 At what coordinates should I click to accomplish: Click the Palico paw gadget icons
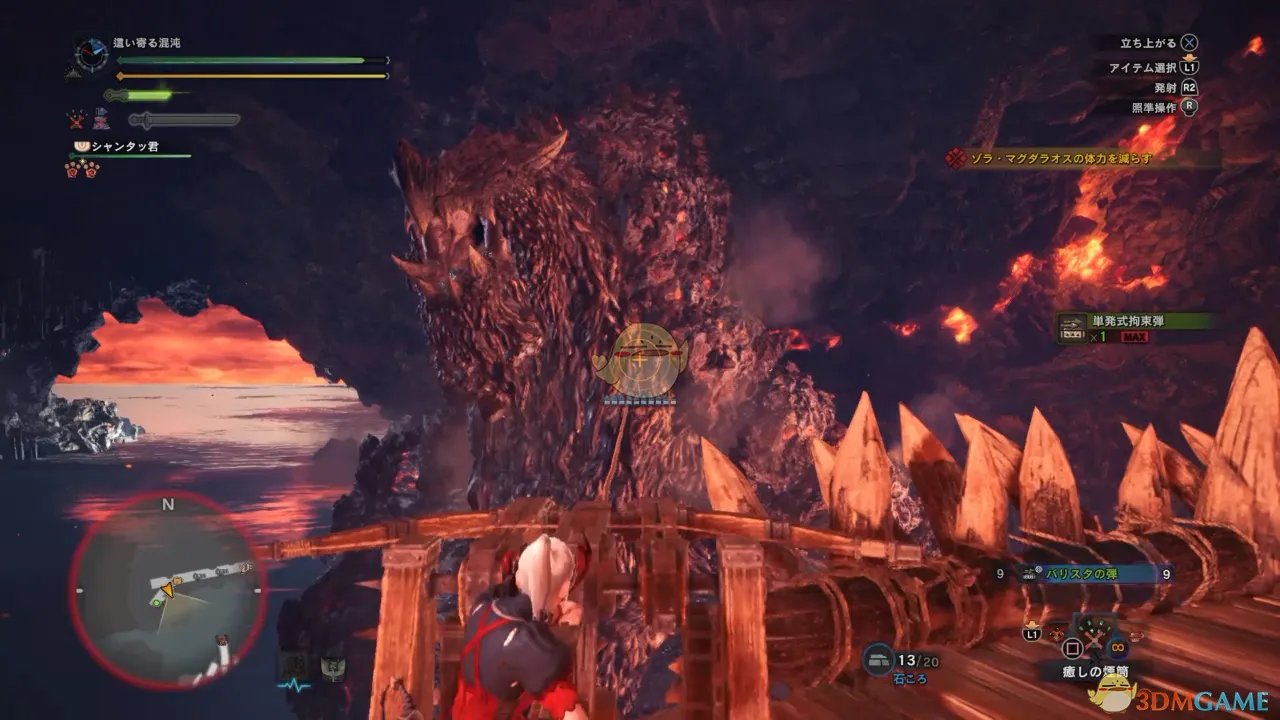coord(82,168)
